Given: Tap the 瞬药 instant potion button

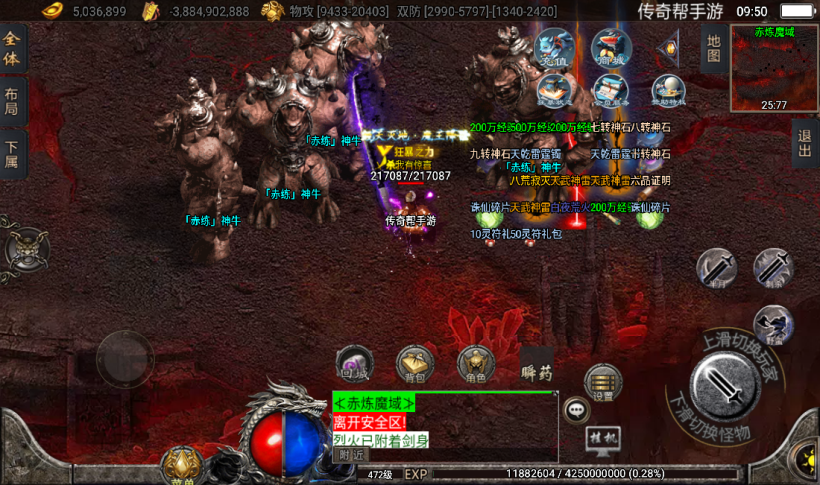Looking at the screenshot, I should tap(537, 370).
